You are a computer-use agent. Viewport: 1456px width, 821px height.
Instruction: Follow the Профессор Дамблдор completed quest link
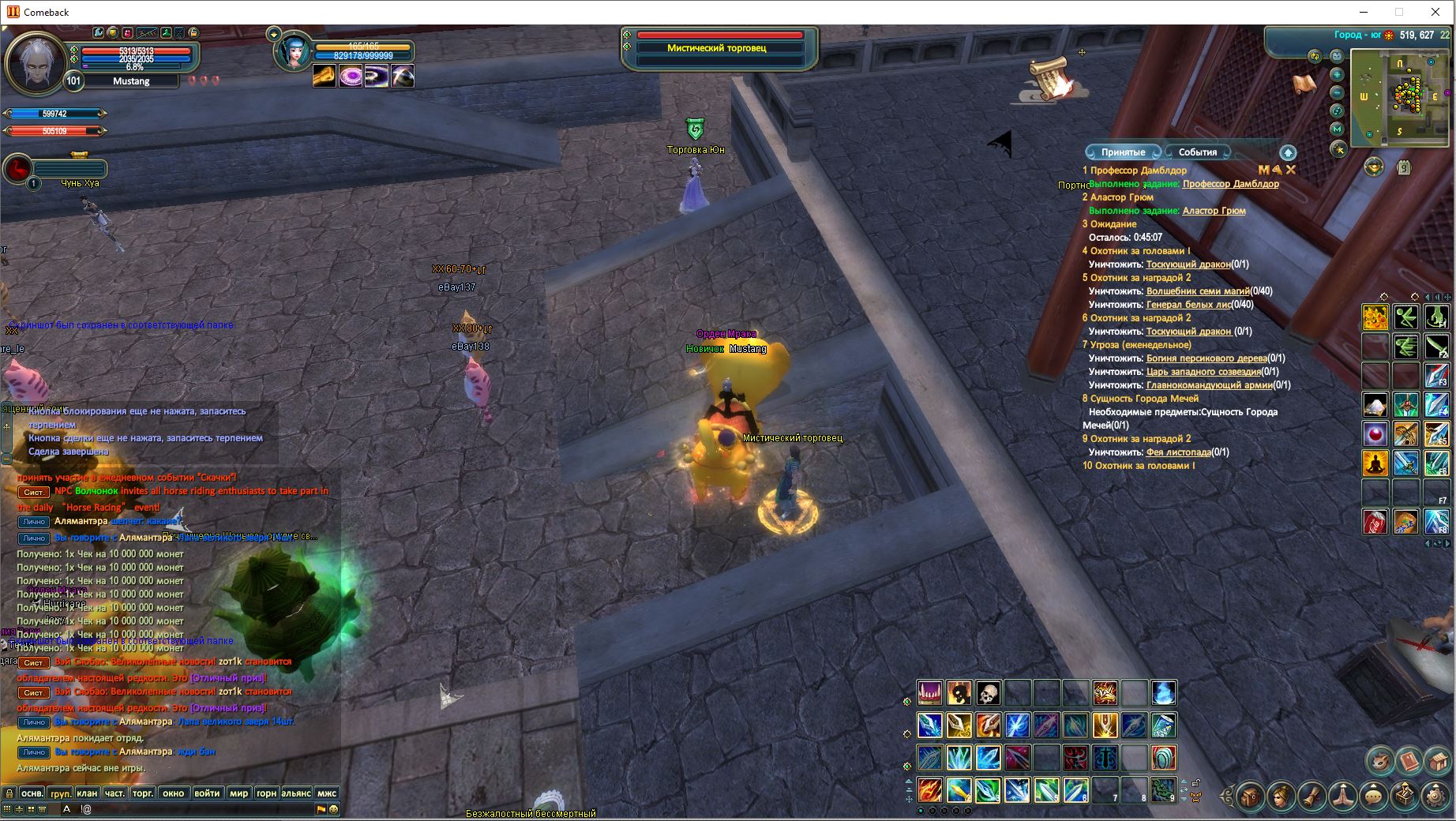(1230, 184)
